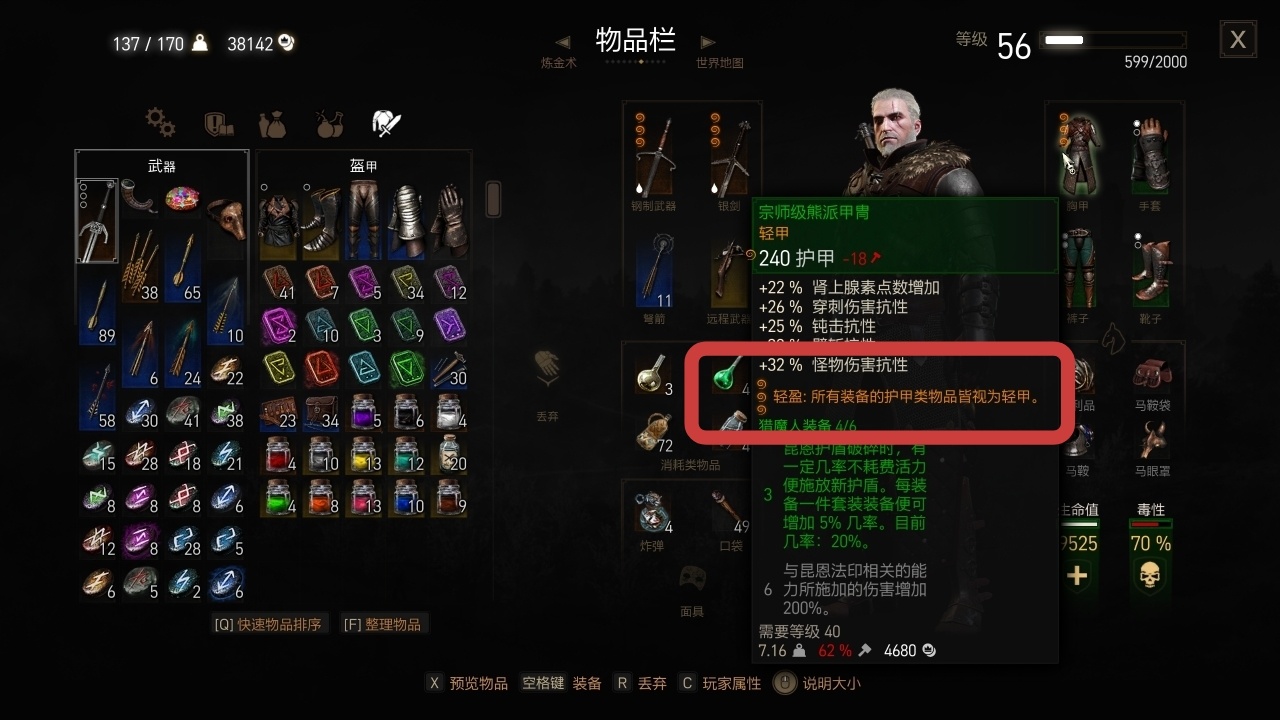Select the weapons and armor filter tab
Viewport: 1280px width, 720px height.
tap(386, 122)
